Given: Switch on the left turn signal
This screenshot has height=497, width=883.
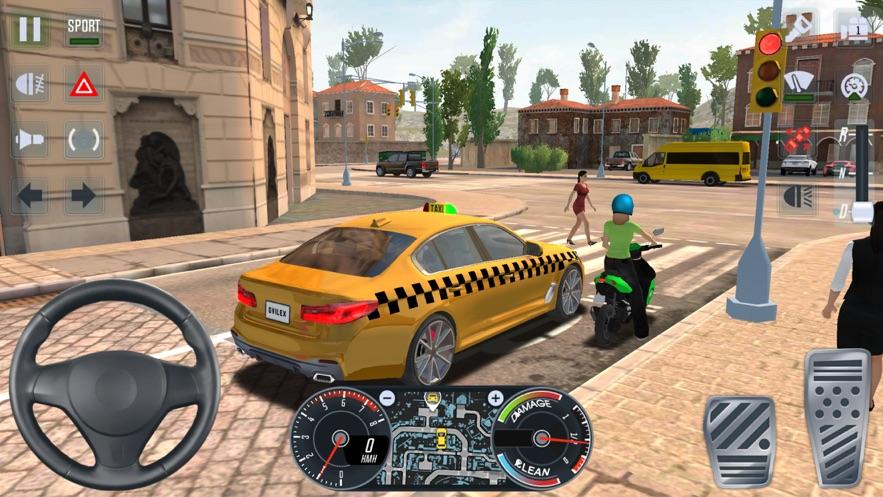Looking at the screenshot, I should pyautogui.click(x=30, y=195).
